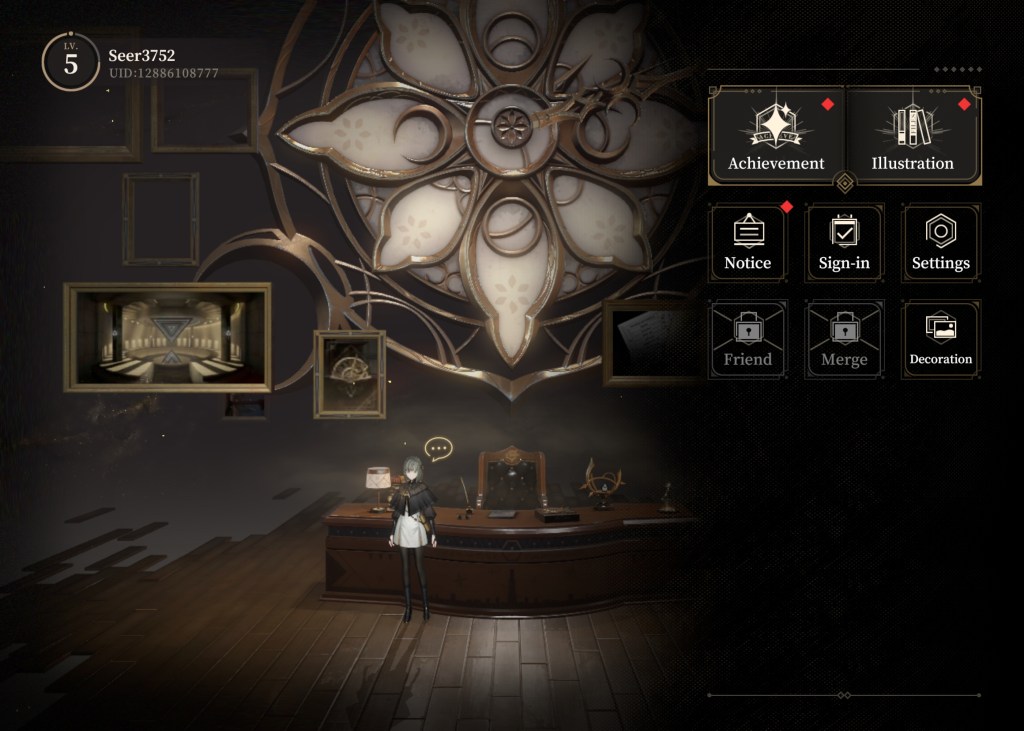Open the Decoration menu
Viewport: 1024px width, 731px height.
(x=940, y=339)
